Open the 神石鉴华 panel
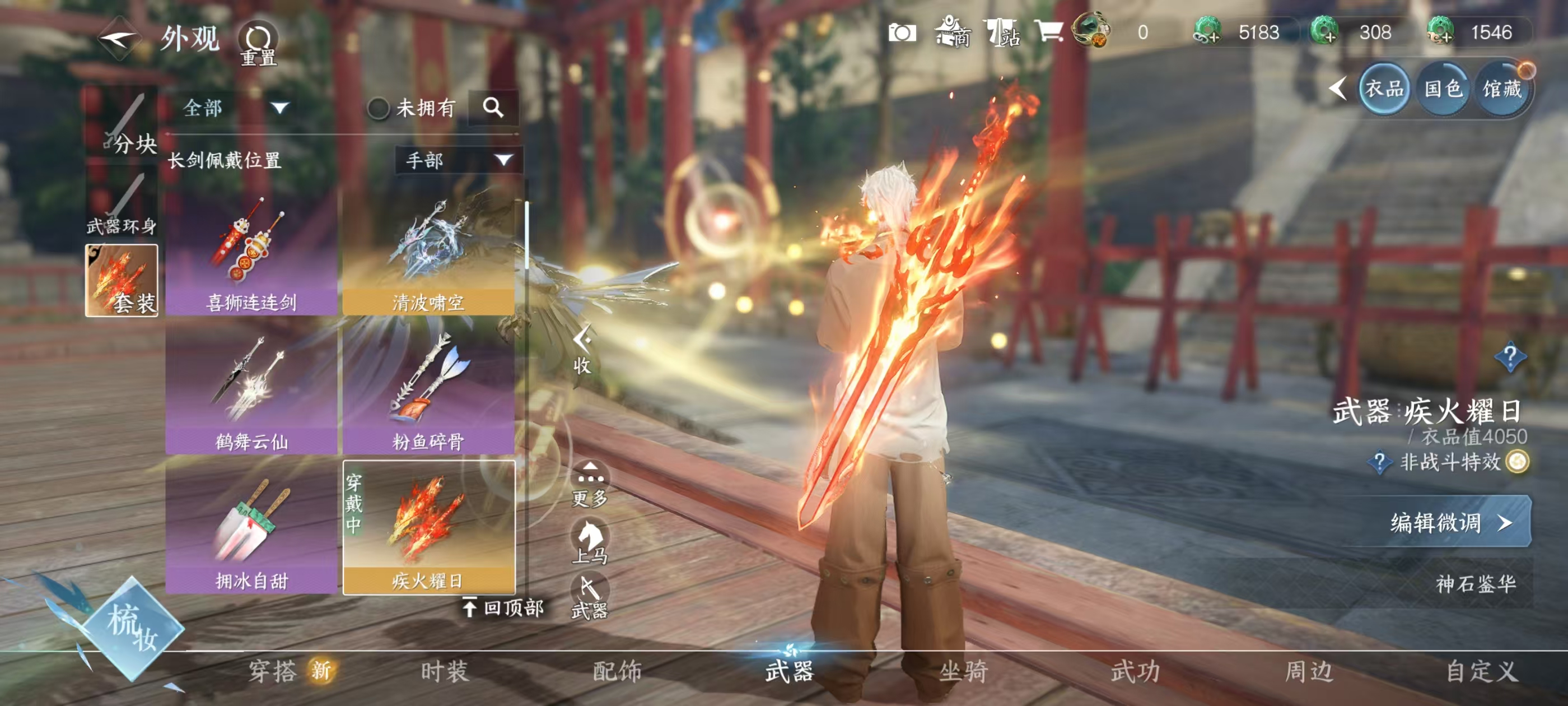1568x706 pixels. point(1475,583)
